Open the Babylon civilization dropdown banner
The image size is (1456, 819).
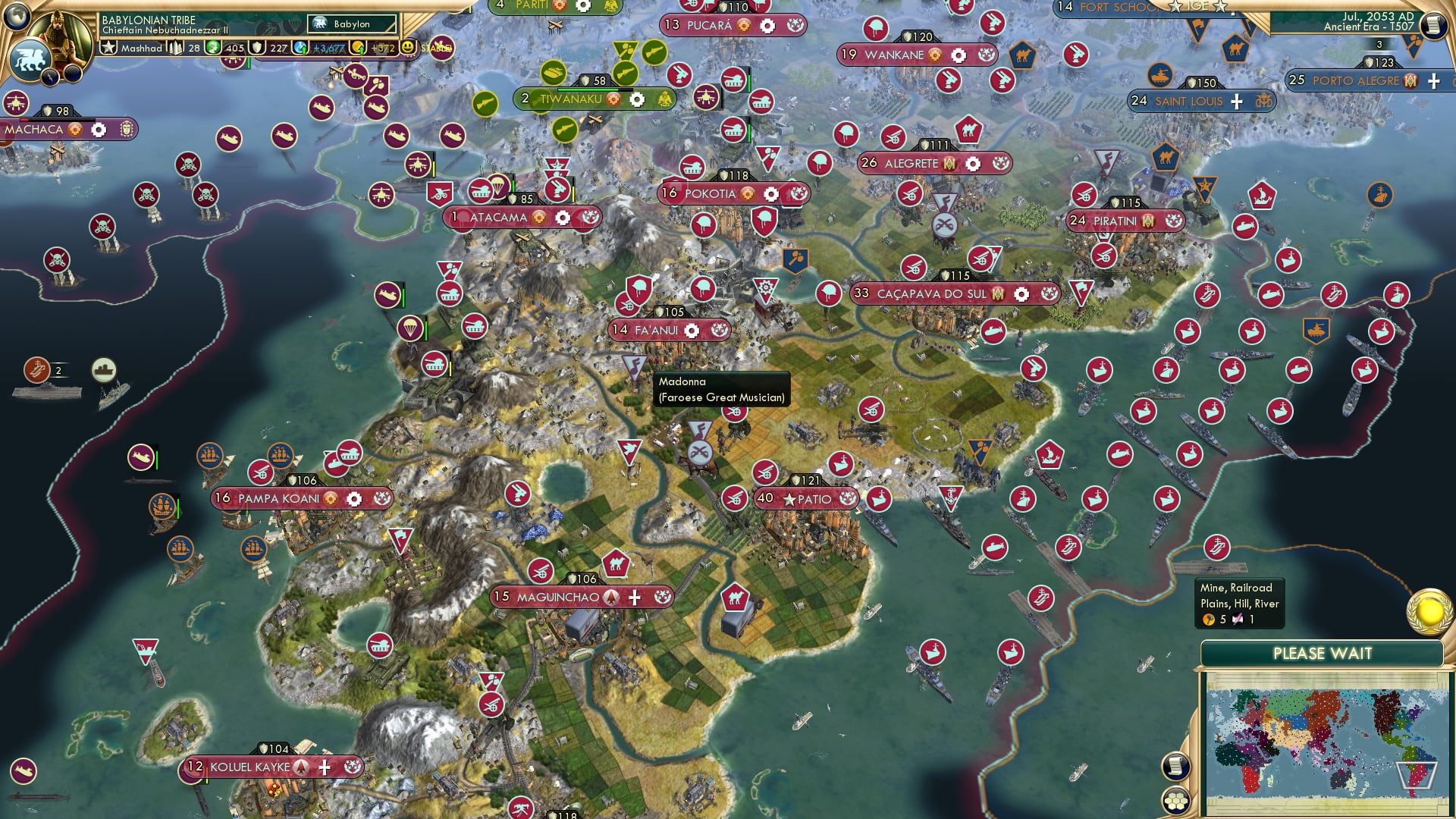click(350, 24)
